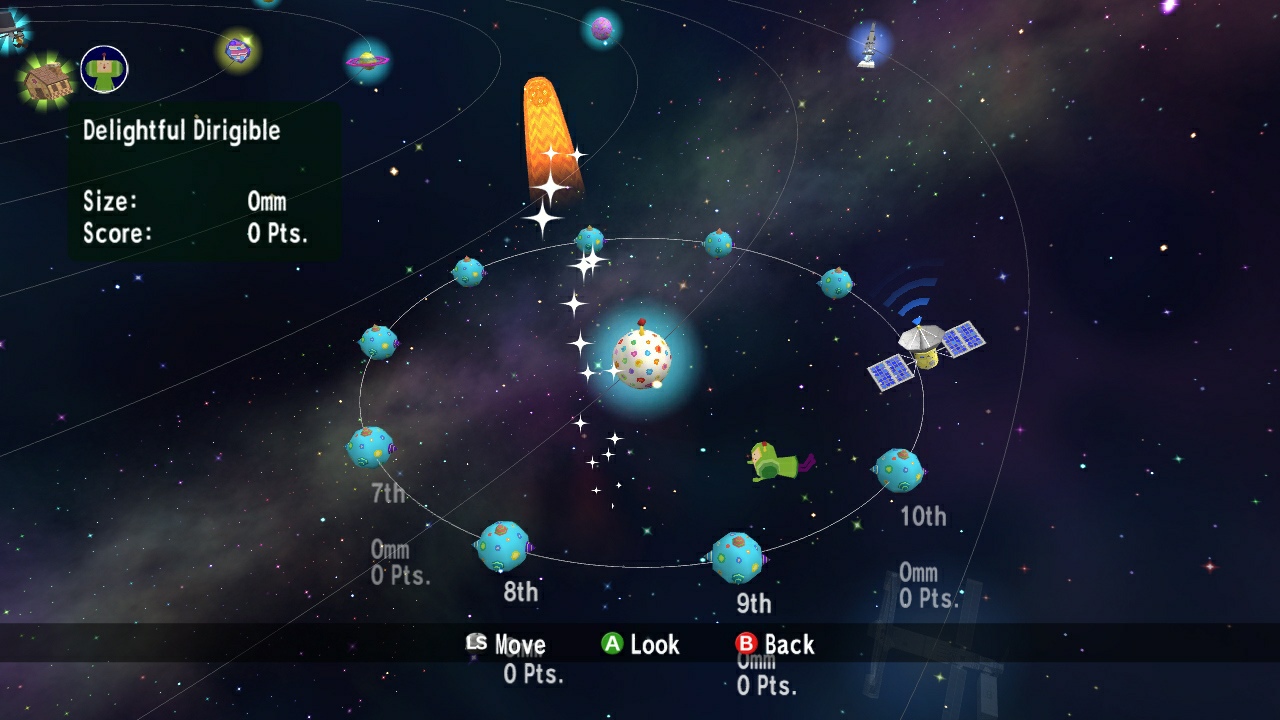
Task: Select the purple planet at the top
Action: click(x=601, y=28)
